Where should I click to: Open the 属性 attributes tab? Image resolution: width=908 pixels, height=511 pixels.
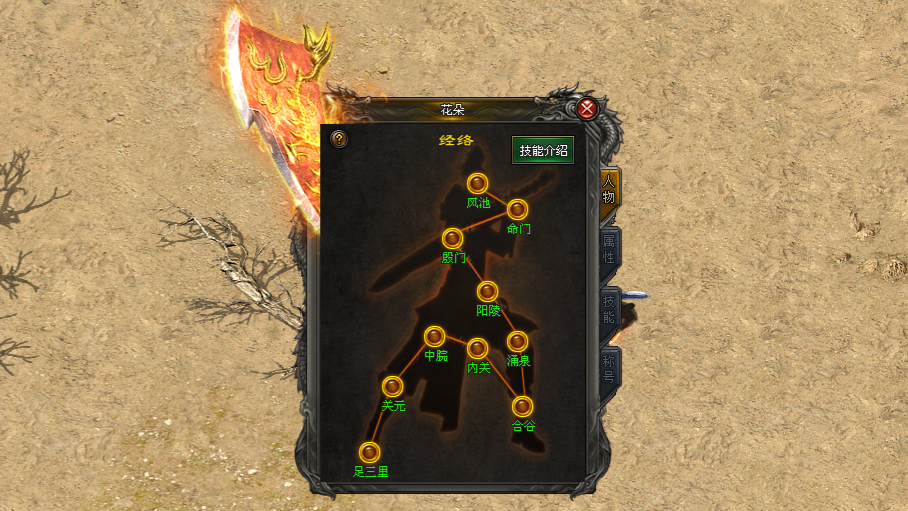(609, 250)
